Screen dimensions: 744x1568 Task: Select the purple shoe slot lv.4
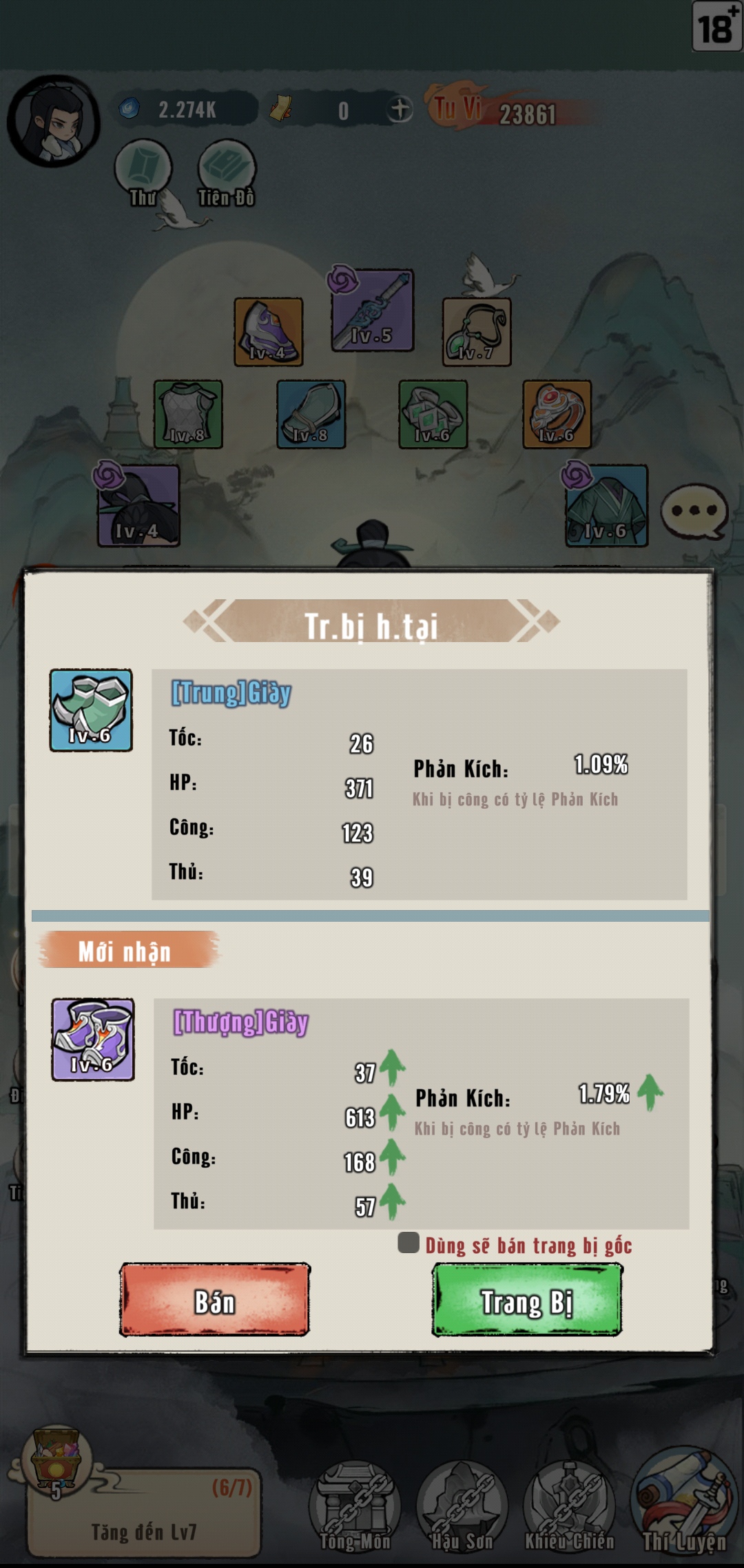pyautogui.click(x=269, y=331)
